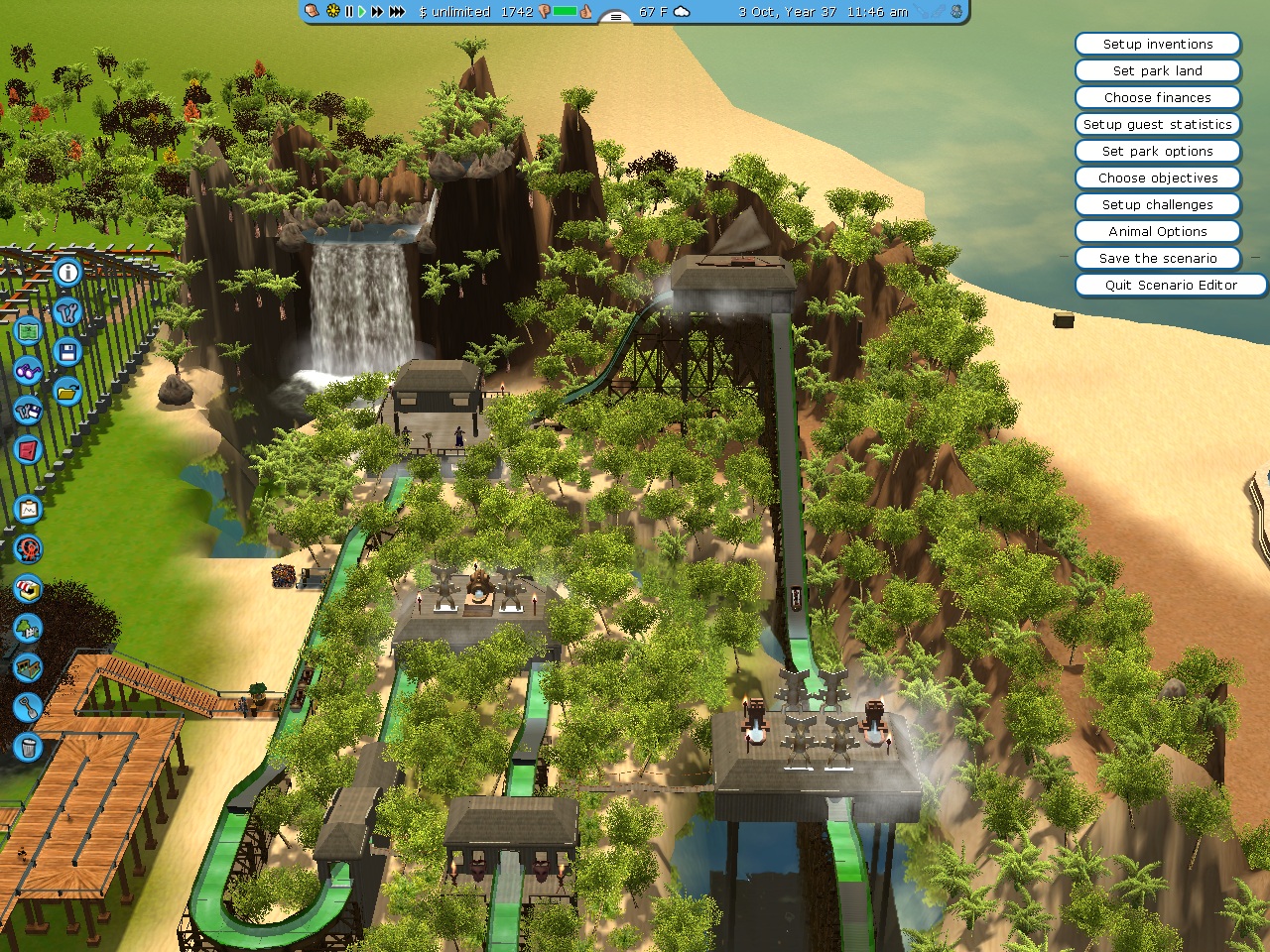Select the shovel terrain tool
This screenshot has width=1270, height=952.
click(x=28, y=707)
